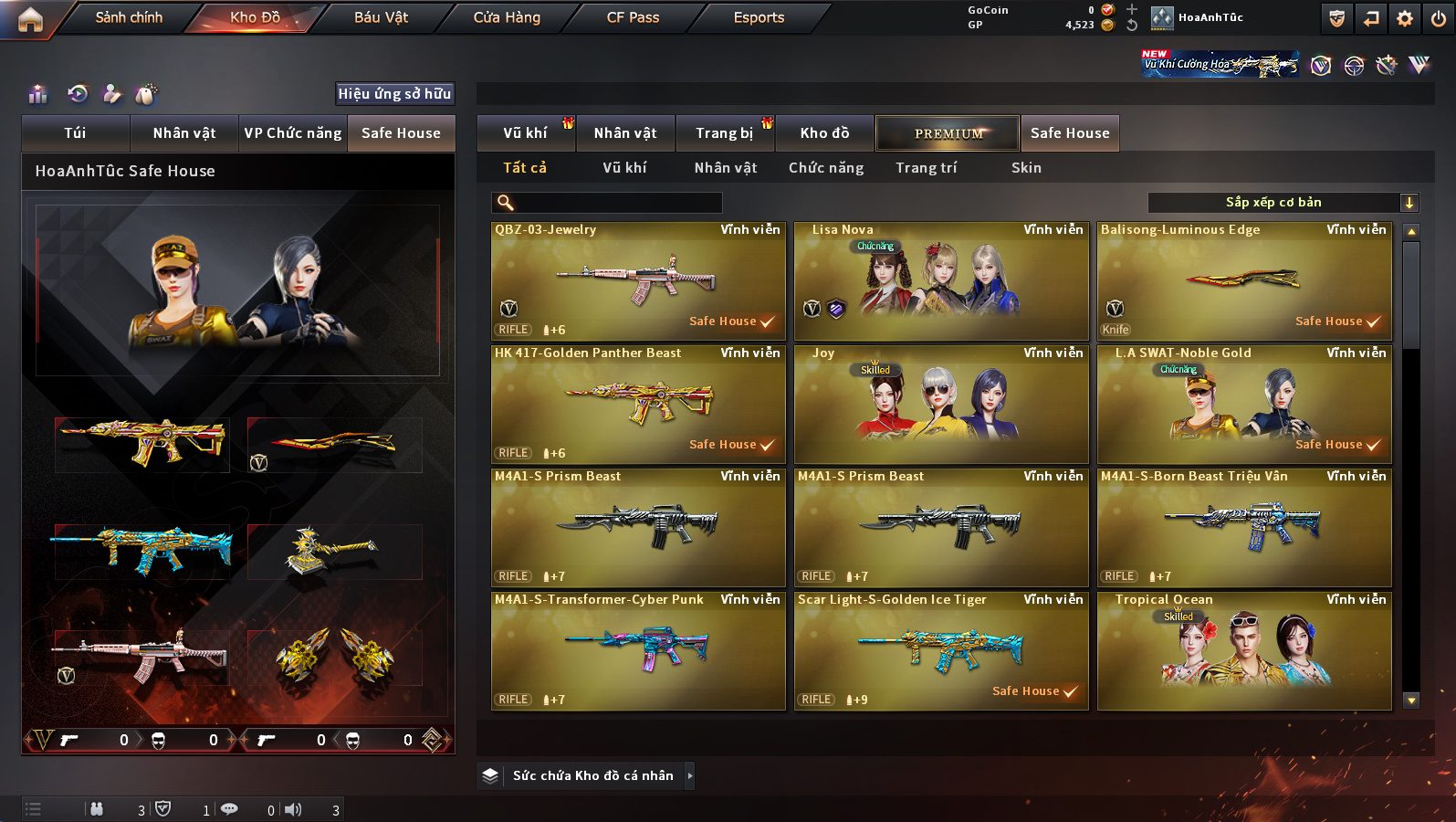Open the settings gear icon

[1404, 18]
